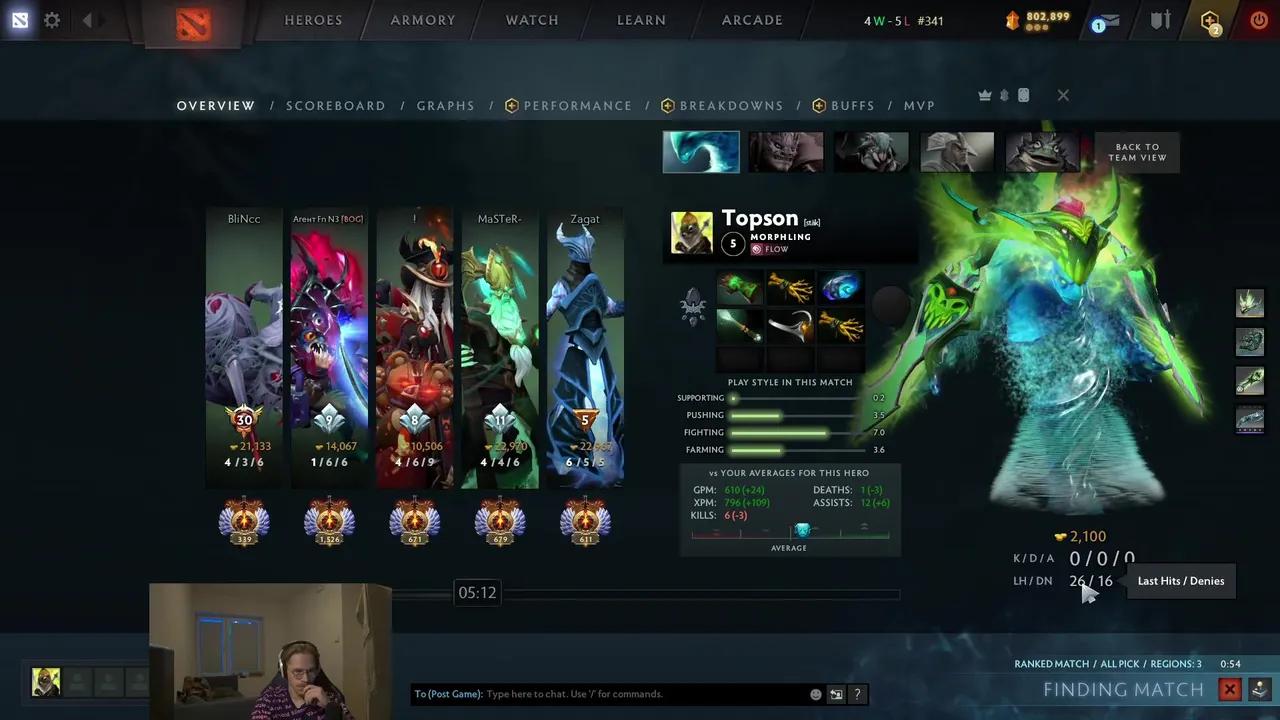1280x720 pixels.
Task: Open the ARCADE menu item
Action: 752,20
